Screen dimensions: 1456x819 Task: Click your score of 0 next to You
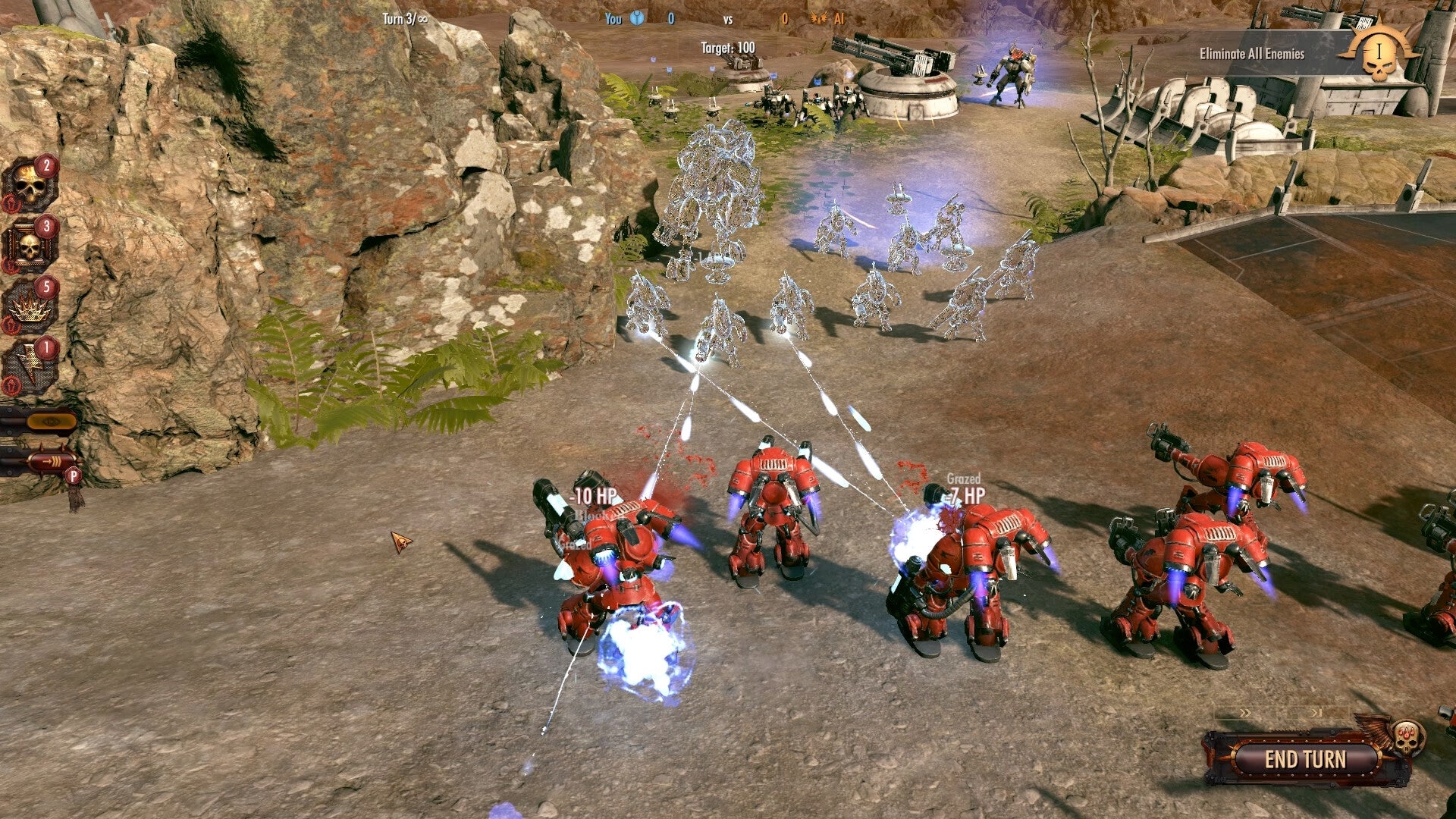pos(672,19)
